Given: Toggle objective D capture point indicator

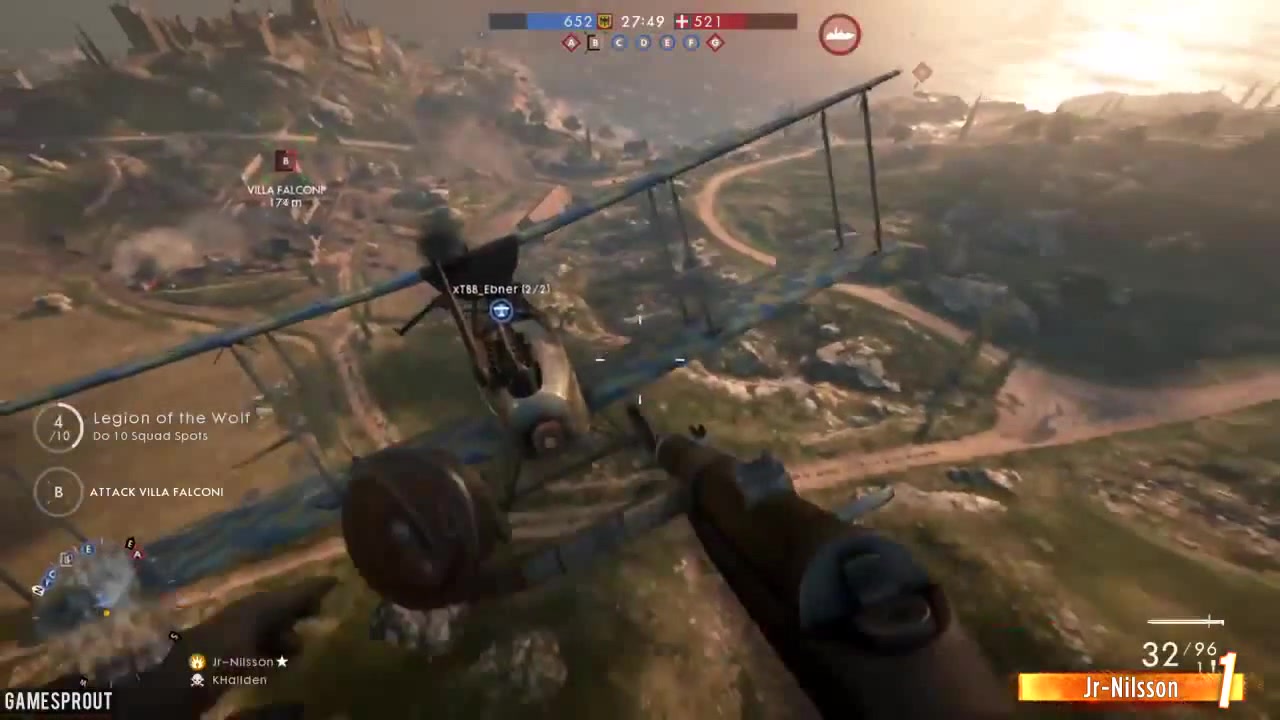Looking at the screenshot, I should pyautogui.click(x=643, y=43).
